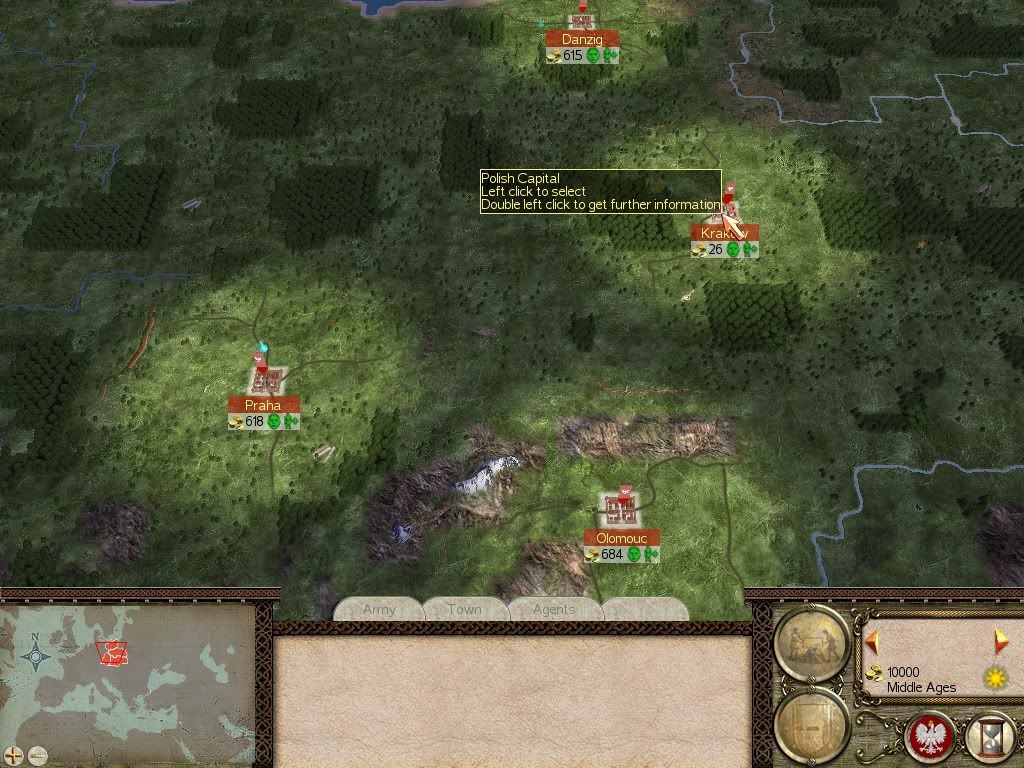Zoom in the minimap with the plus button

pos(13,755)
